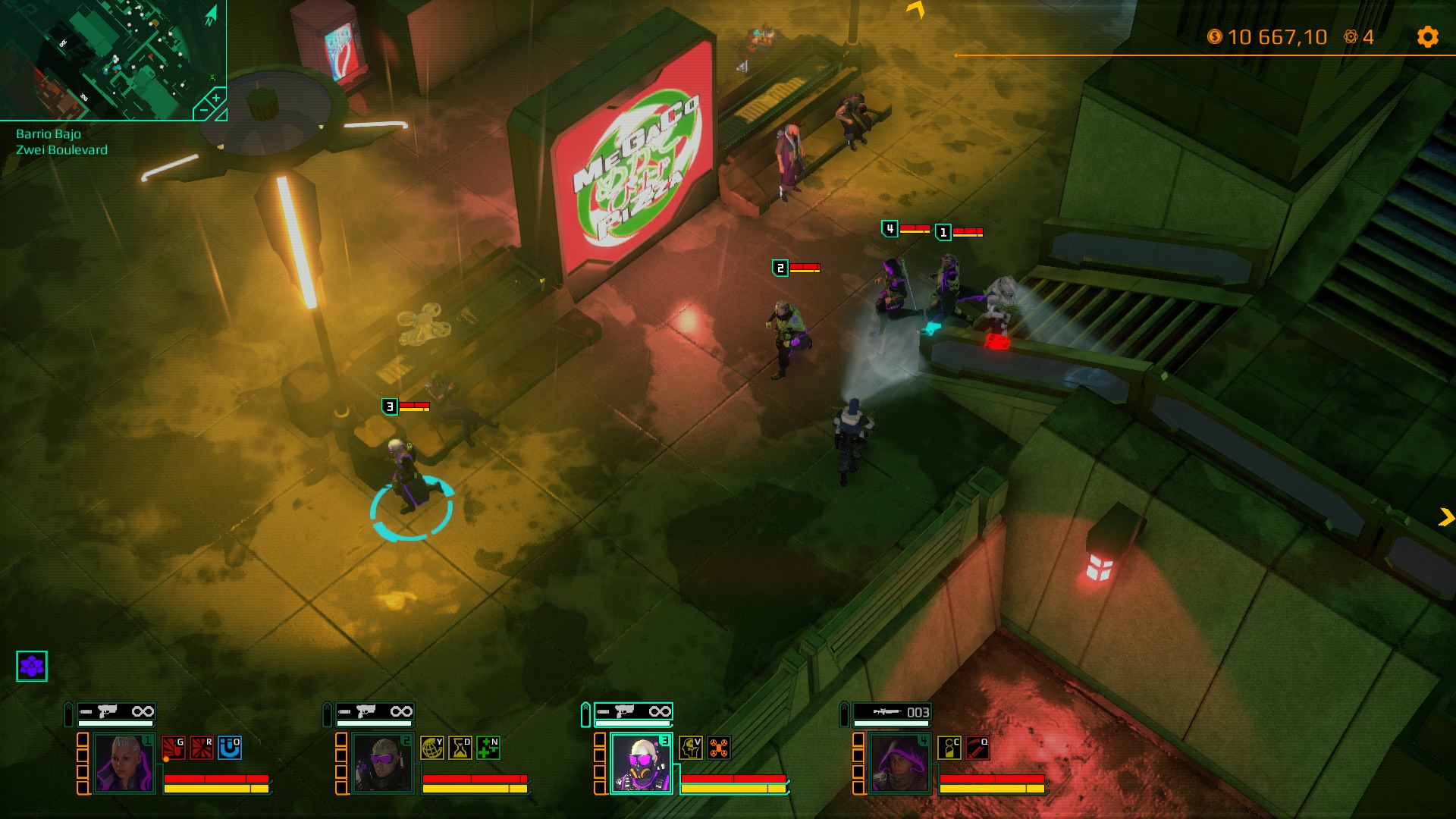Activate the yellow head V ability
The image size is (1456, 819).
click(690, 748)
